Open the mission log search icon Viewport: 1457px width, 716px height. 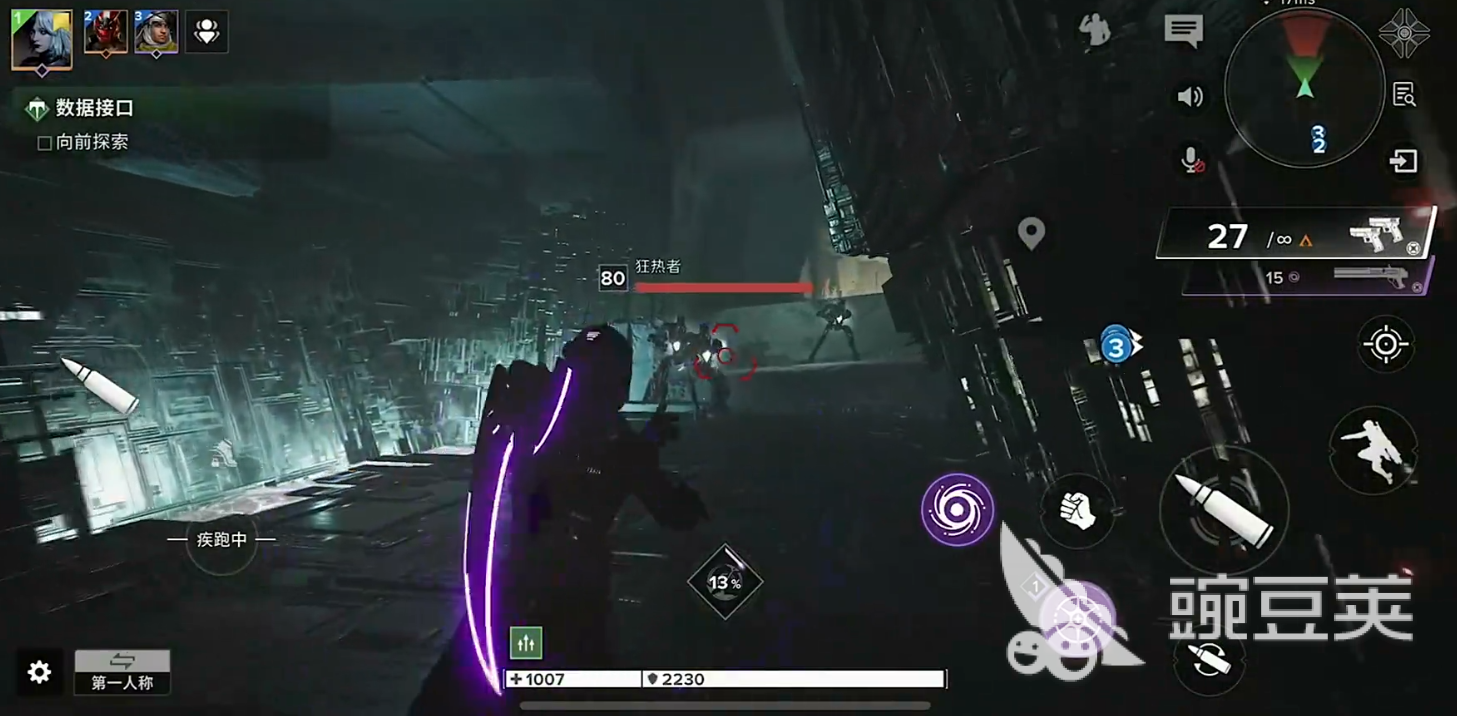click(1404, 95)
